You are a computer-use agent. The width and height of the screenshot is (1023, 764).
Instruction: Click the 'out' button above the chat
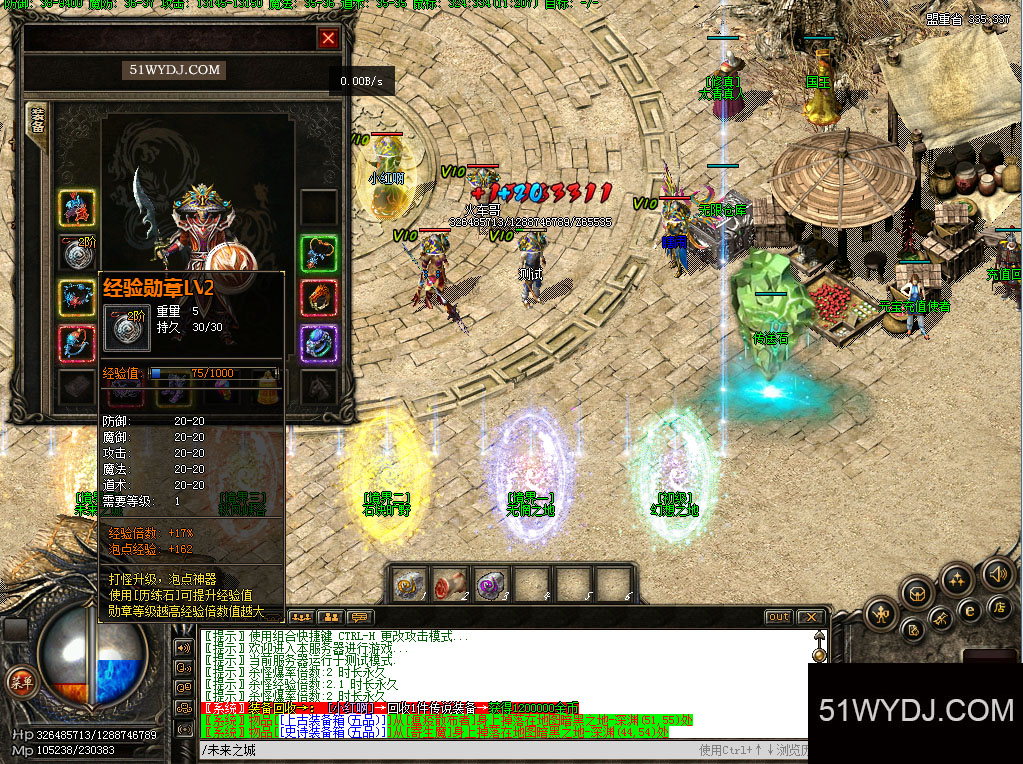[778, 617]
